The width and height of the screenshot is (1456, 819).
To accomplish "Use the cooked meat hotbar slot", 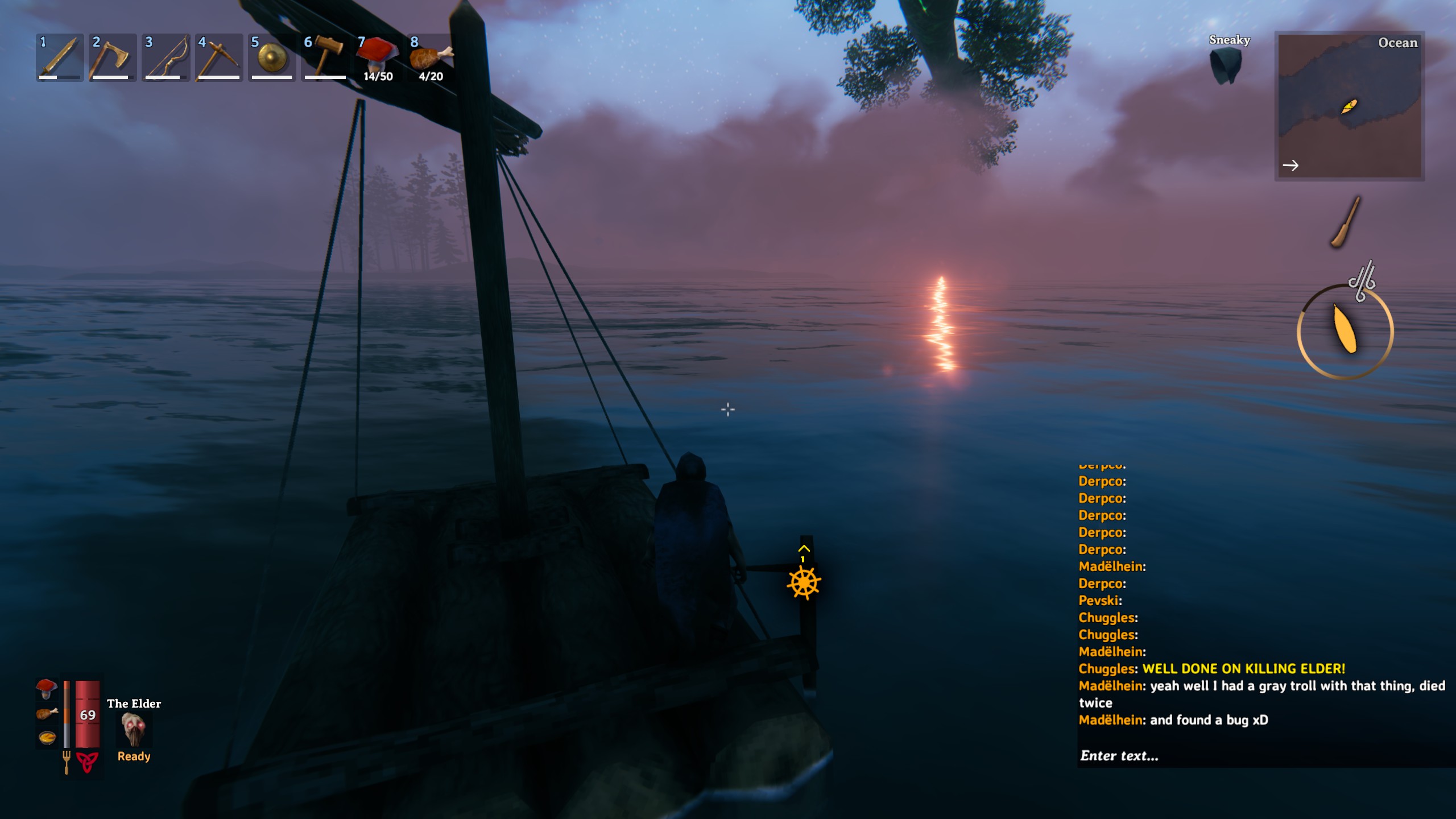I will (x=431, y=57).
